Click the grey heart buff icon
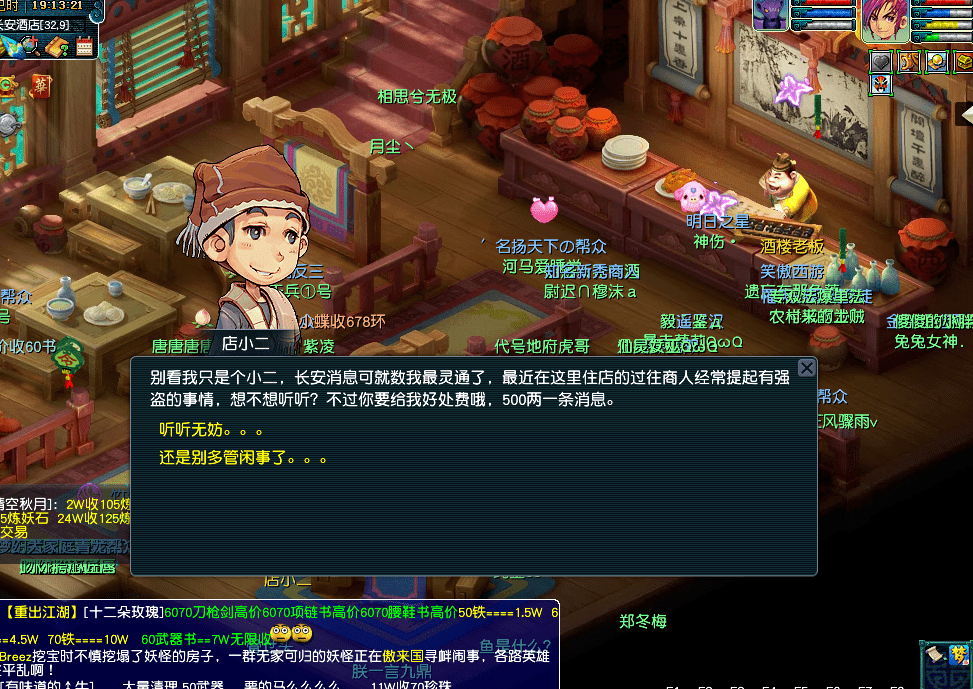 click(880, 62)
